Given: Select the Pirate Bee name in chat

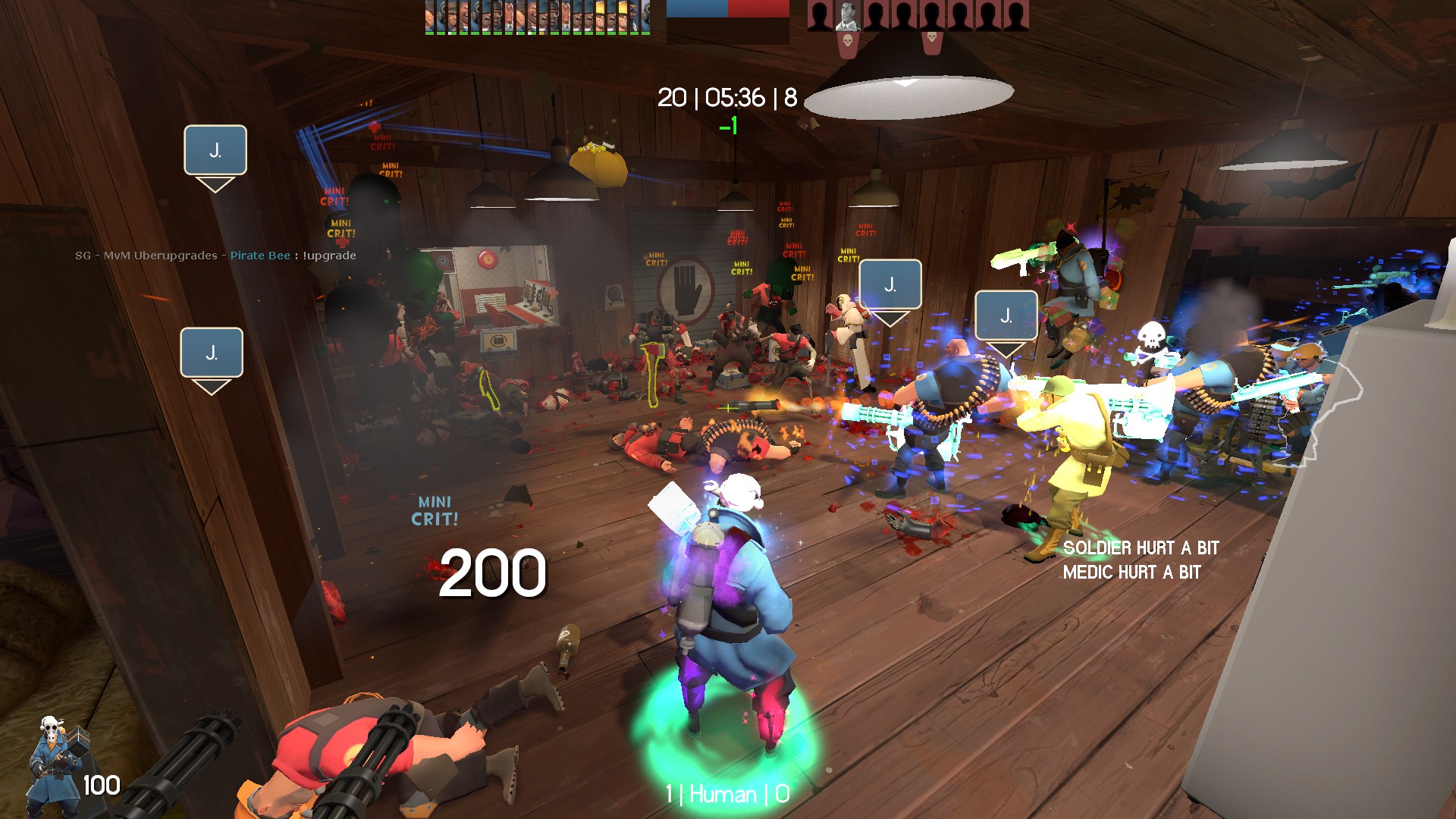Looking at the screenshot, I should [x=260, y=256].
